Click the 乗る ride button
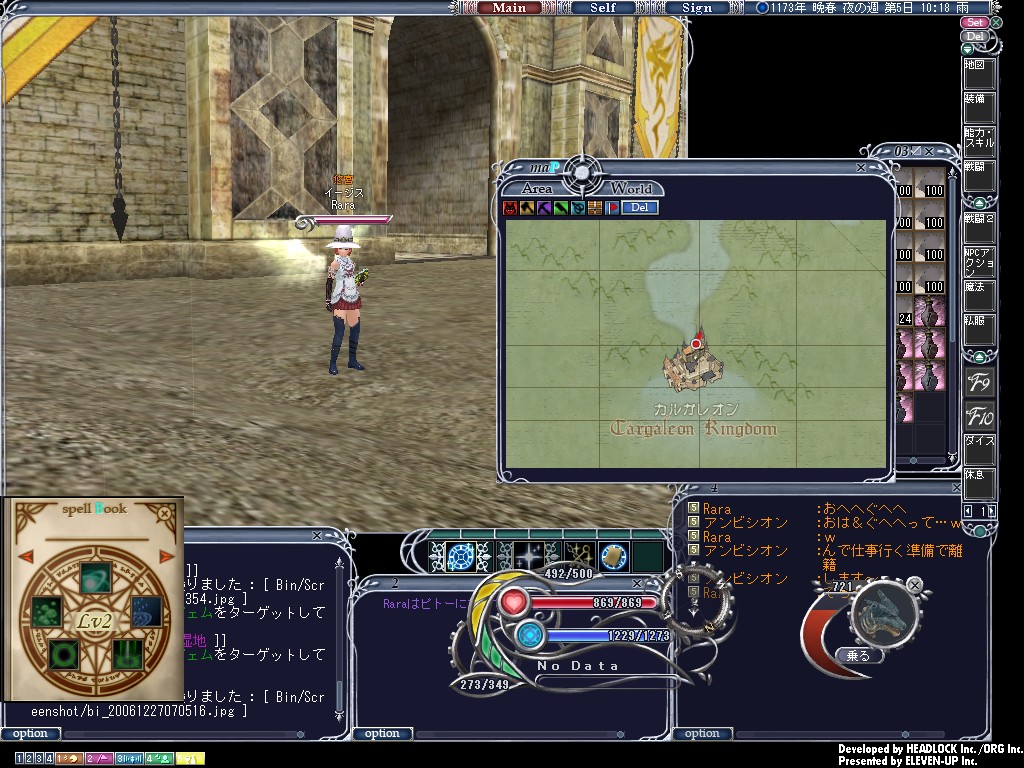1024x768 pixels. [859, 656]
